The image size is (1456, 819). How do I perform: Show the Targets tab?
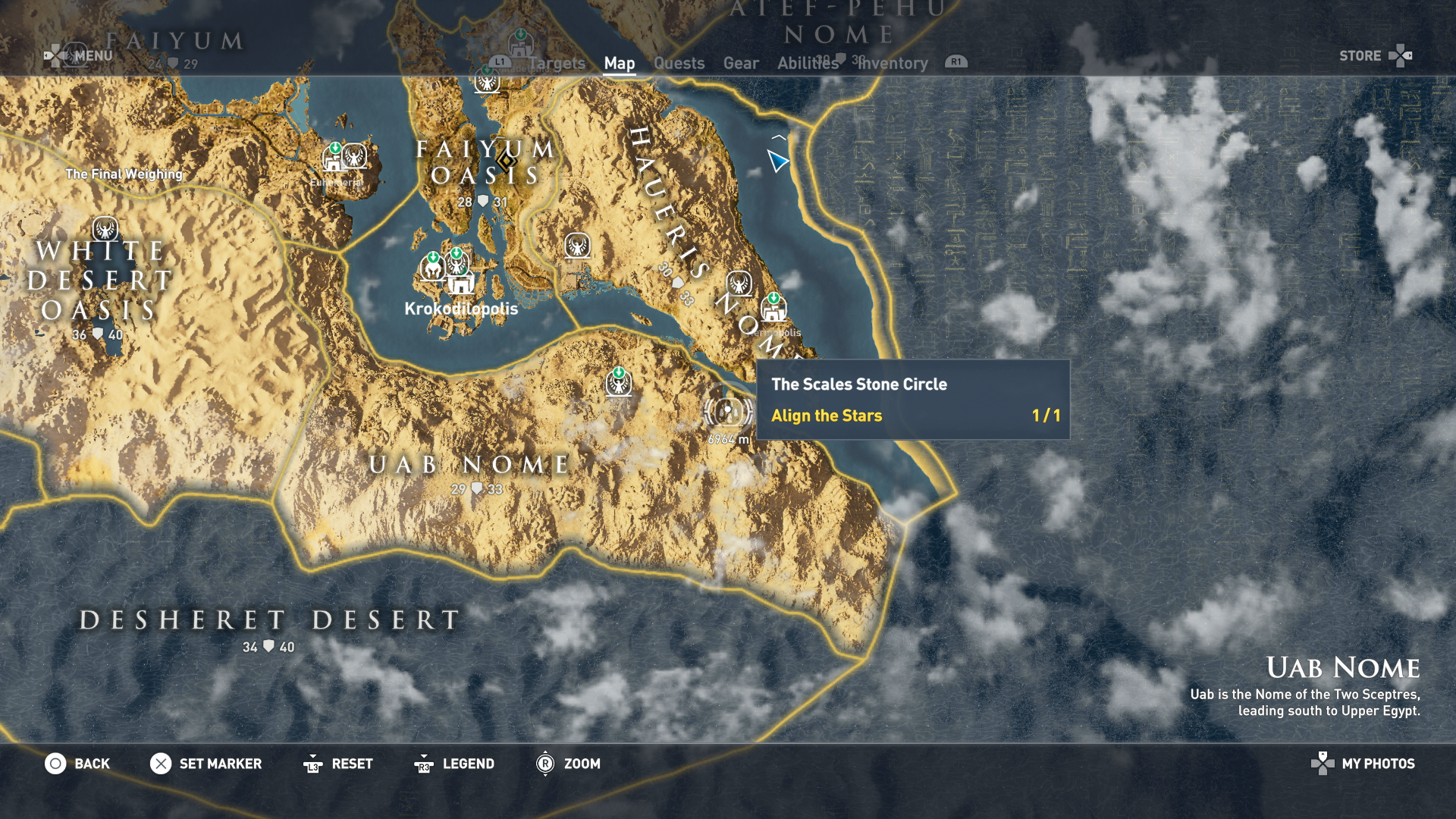point(557,64)
